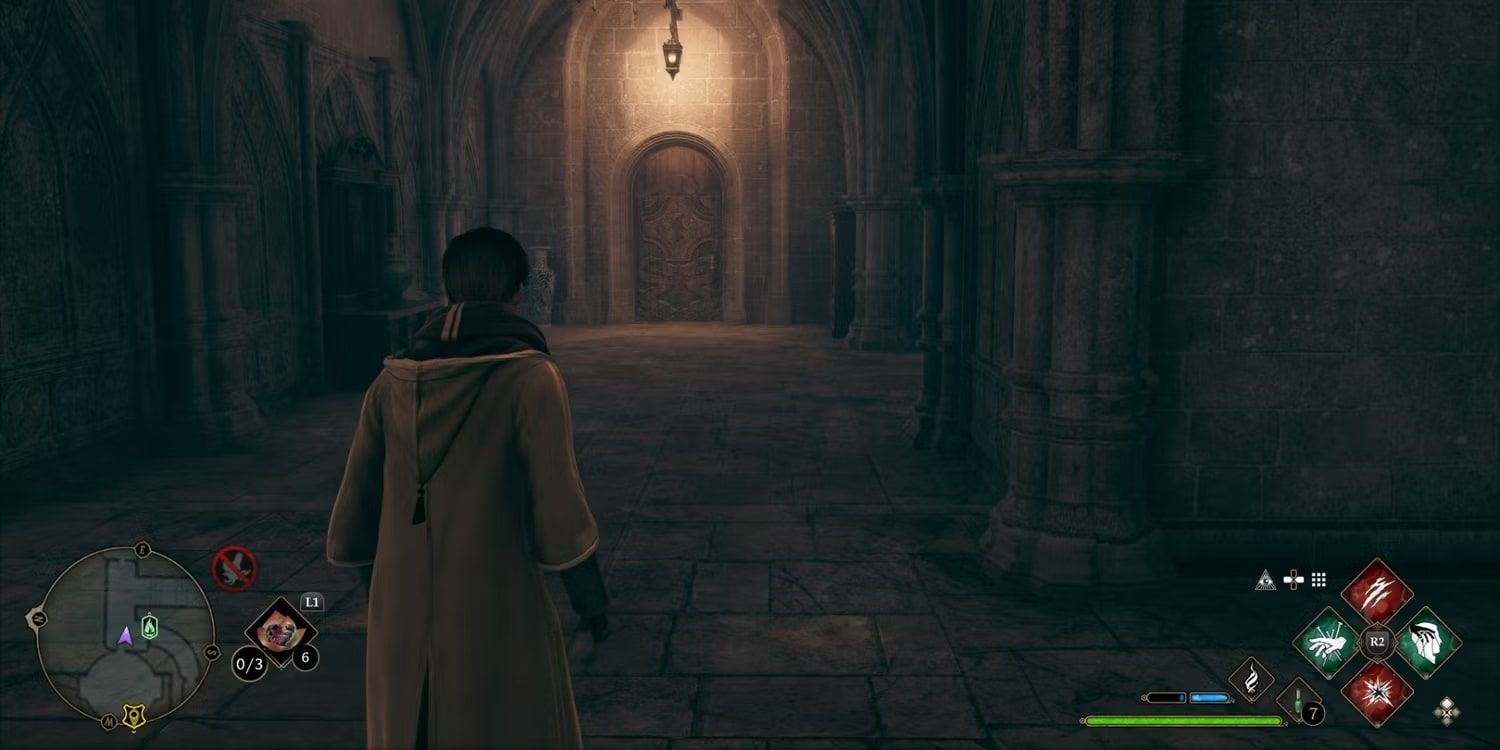This screenshot has height=750, width=1500.
Task: Toggle the green flame marker on the minimap
Action: 149,625
